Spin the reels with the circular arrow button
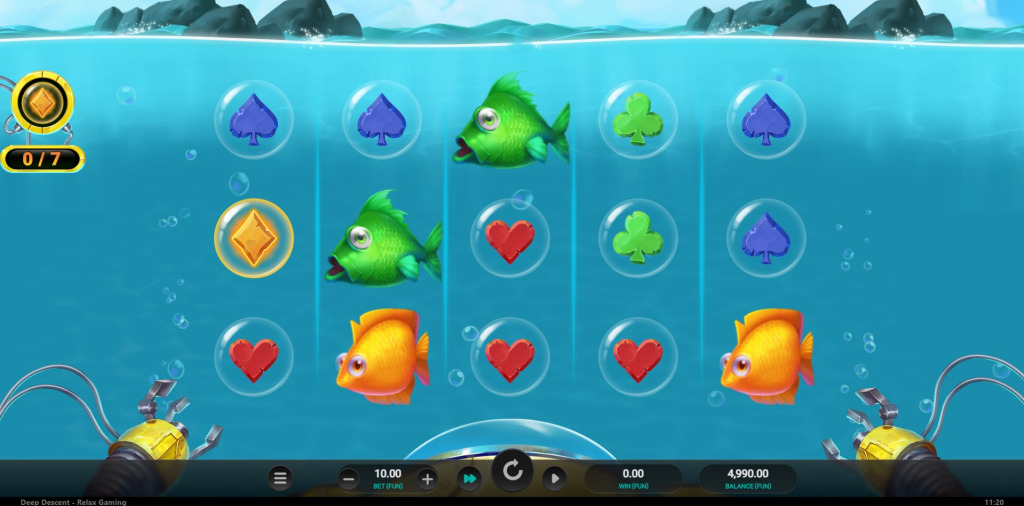Image resolution: width=1024 pixels, height=506 pixels. click(512, 472)
